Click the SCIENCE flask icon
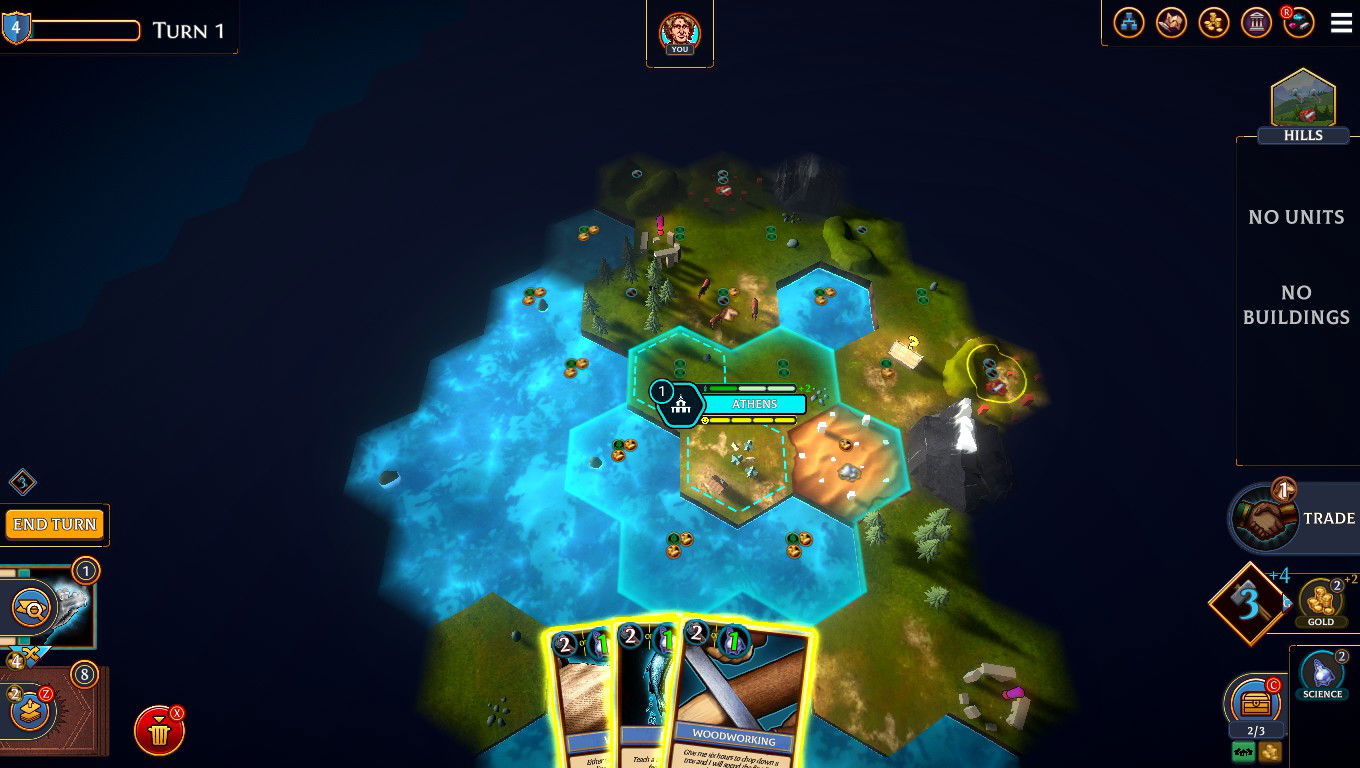 click(1322, 676)
